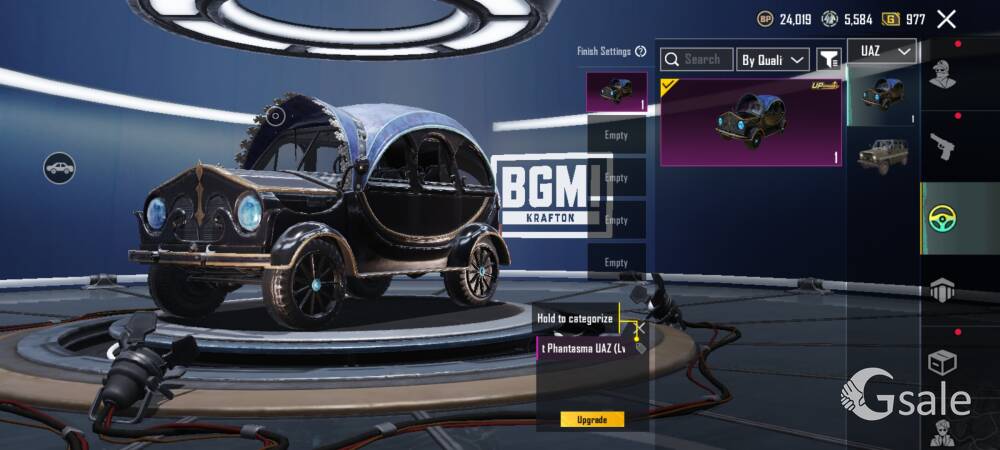This screenshot has height=450, width=1000.
Task: Open the By Quality sort dropdown
Action: point(772,60)
